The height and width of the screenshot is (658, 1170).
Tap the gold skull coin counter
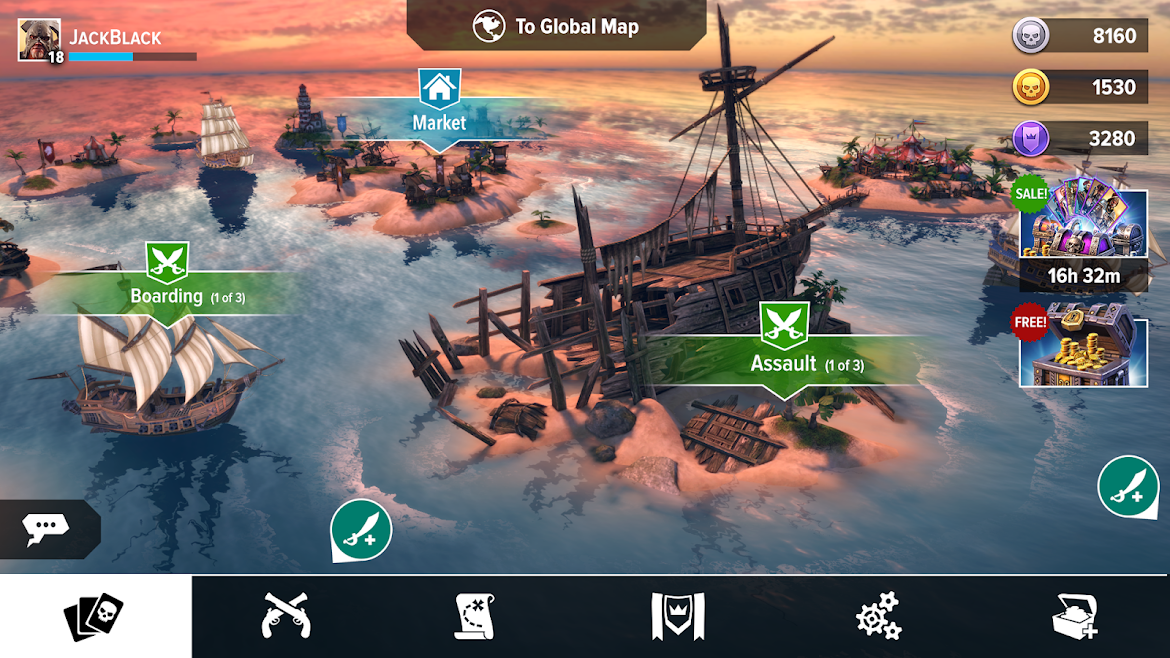(1078, 87)
